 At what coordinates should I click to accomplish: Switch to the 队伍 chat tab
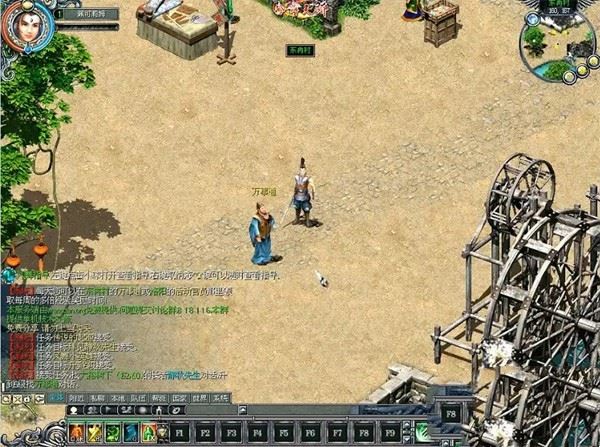(x=139, y=397)
